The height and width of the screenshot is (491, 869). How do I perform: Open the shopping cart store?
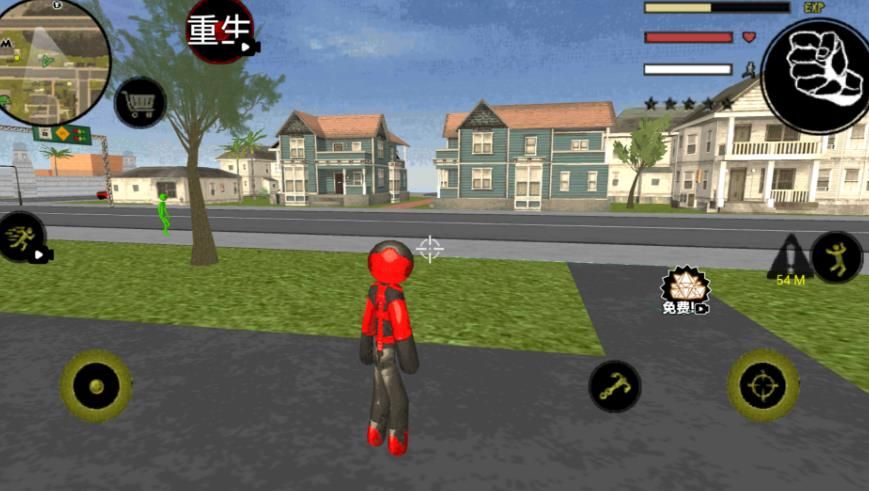[x=140, y=102]
